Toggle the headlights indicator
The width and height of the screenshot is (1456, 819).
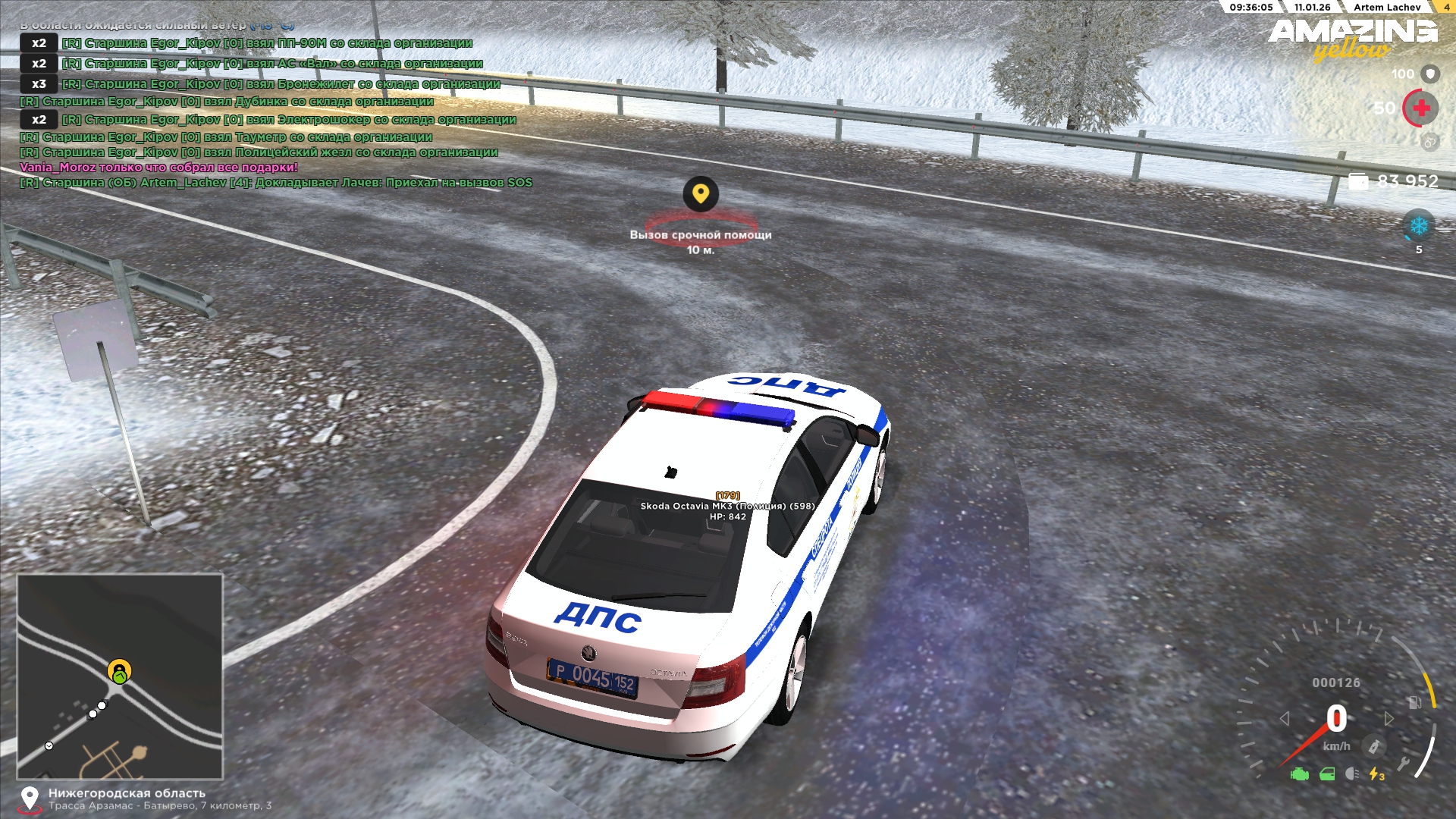point(1351,774)
